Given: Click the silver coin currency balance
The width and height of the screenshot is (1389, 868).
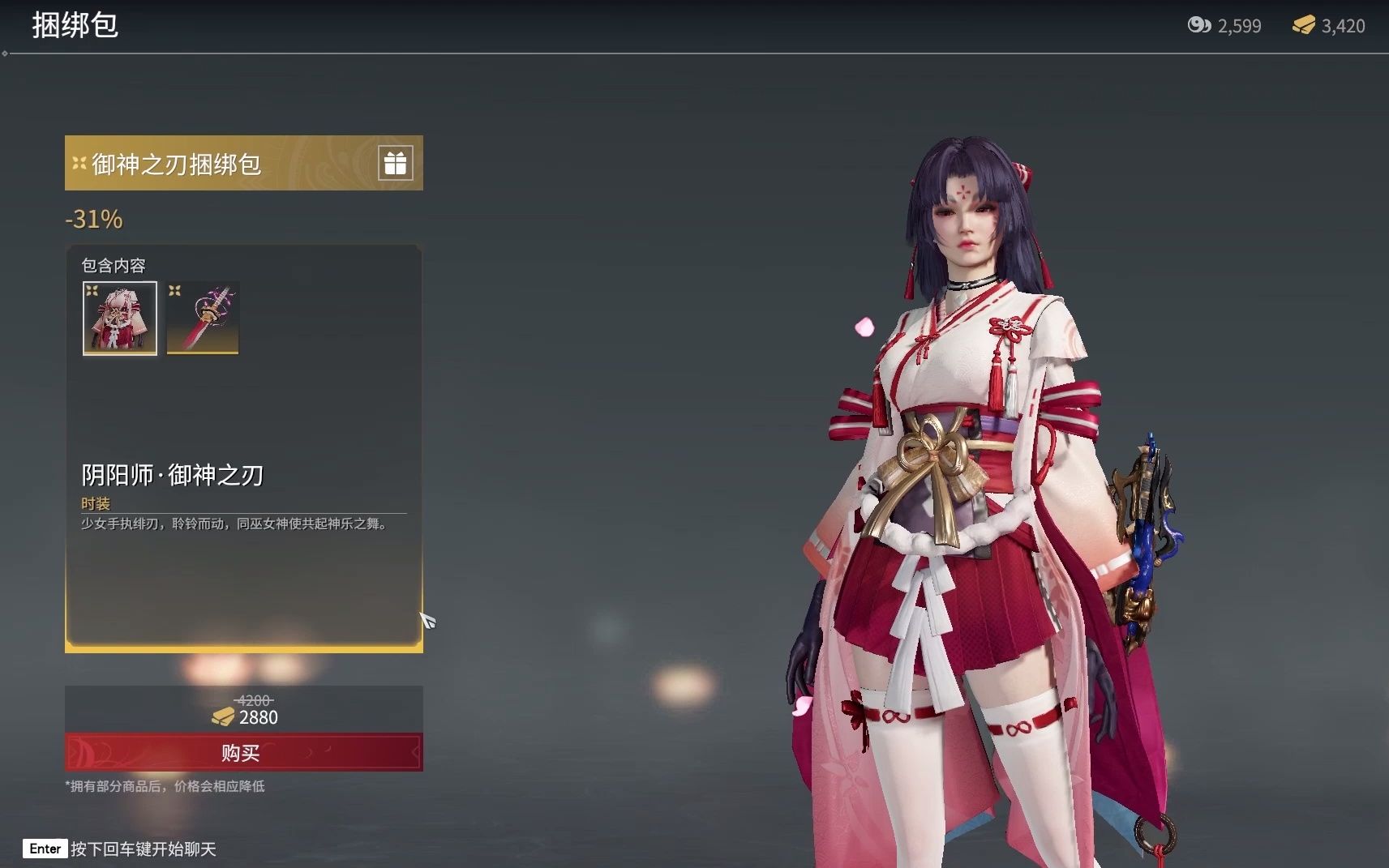Looking at the screenshot, I should 1224,26.
